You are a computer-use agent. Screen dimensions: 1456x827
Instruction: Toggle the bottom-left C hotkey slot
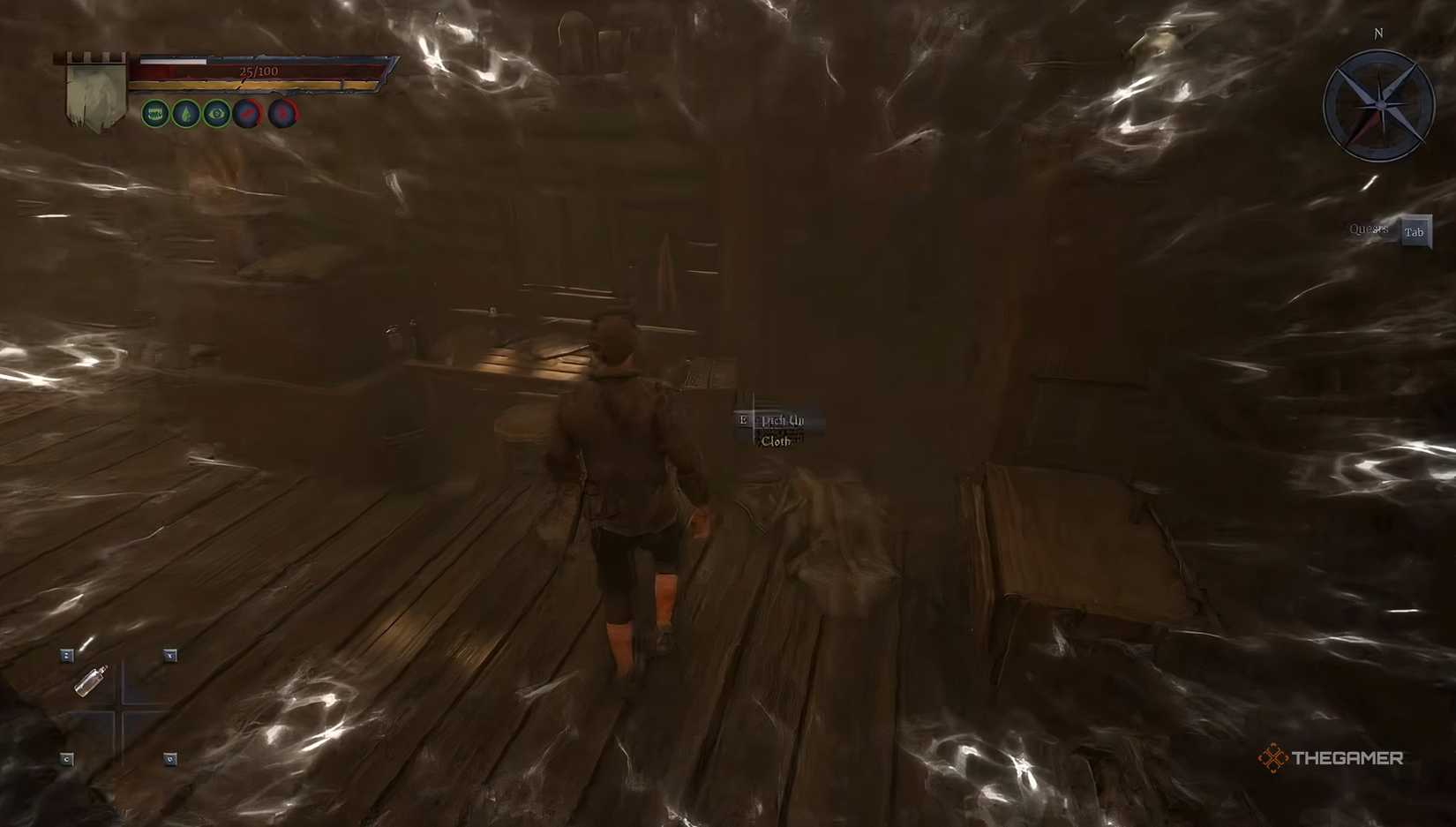click(66, 758)
